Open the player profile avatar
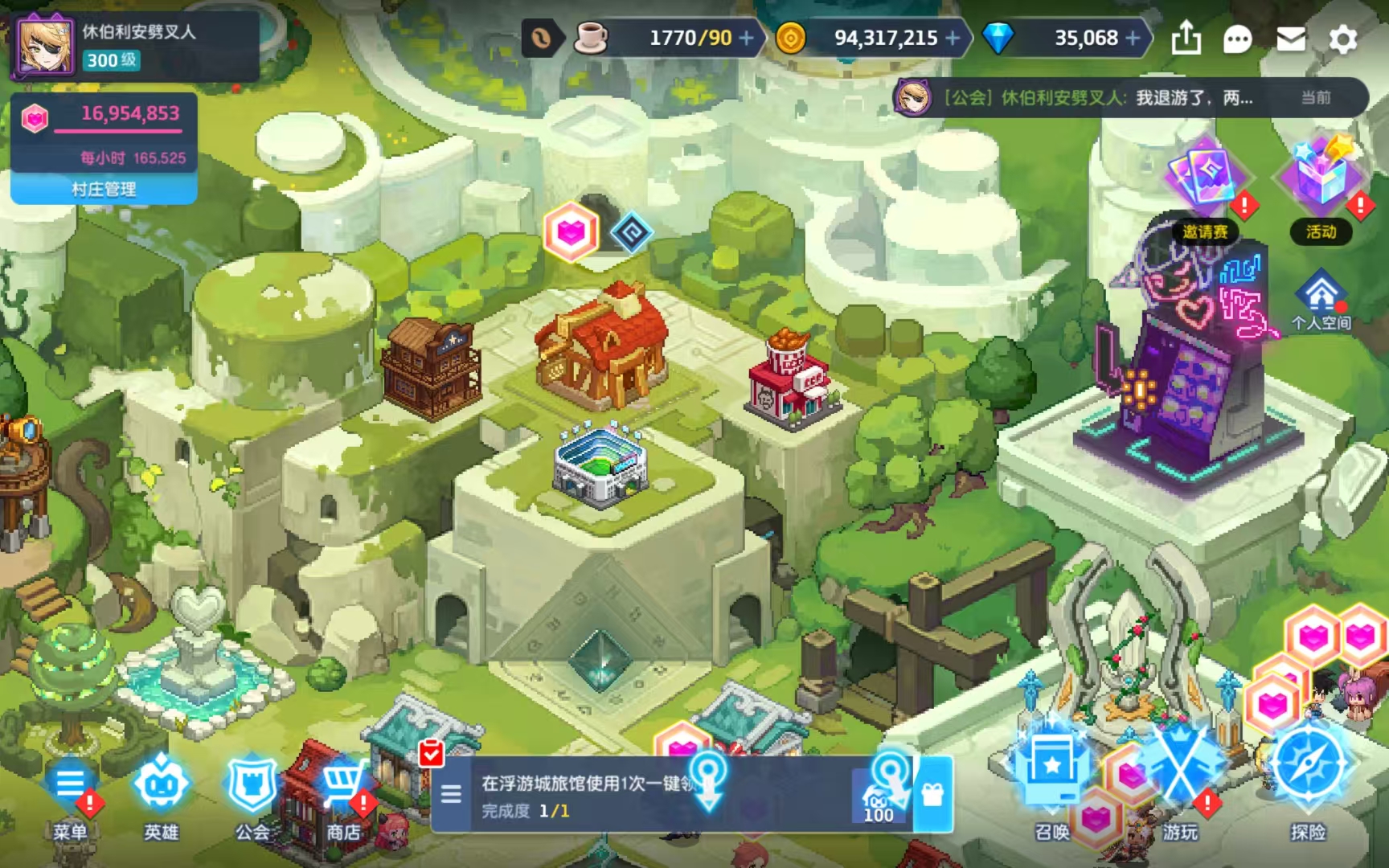 [x=44, y=47]
